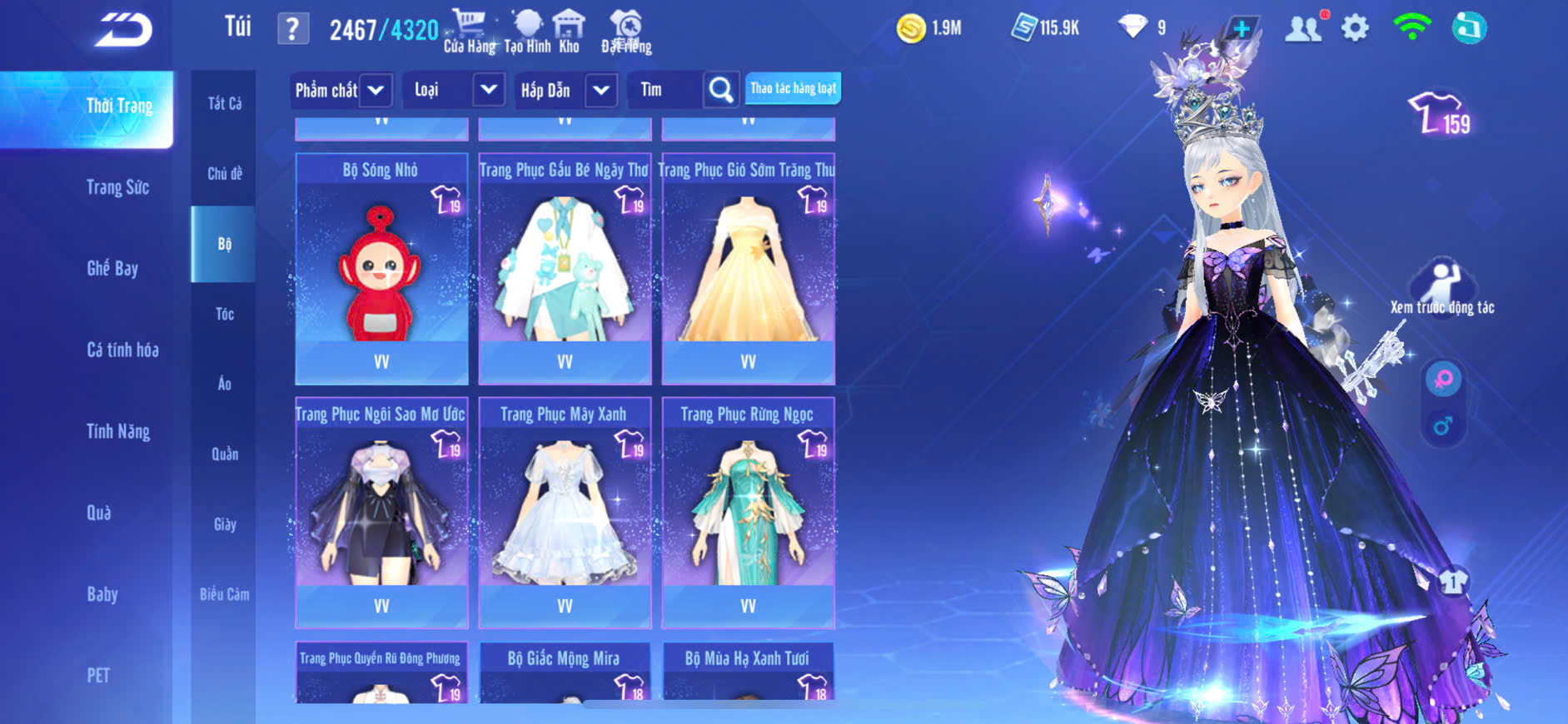Viewport: 1568px width, 724px height.
Task: Preview actions with Xem trước động tác
Action: [1442, 289]
